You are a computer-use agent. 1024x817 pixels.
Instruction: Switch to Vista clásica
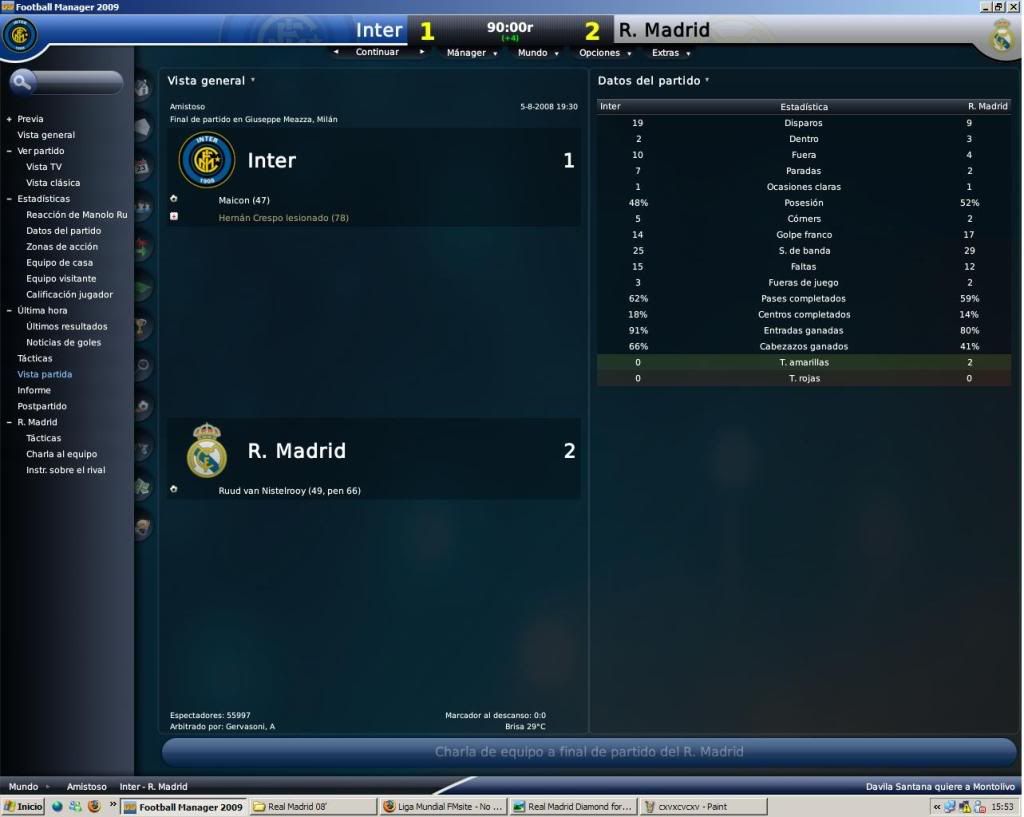pos(53,183)
